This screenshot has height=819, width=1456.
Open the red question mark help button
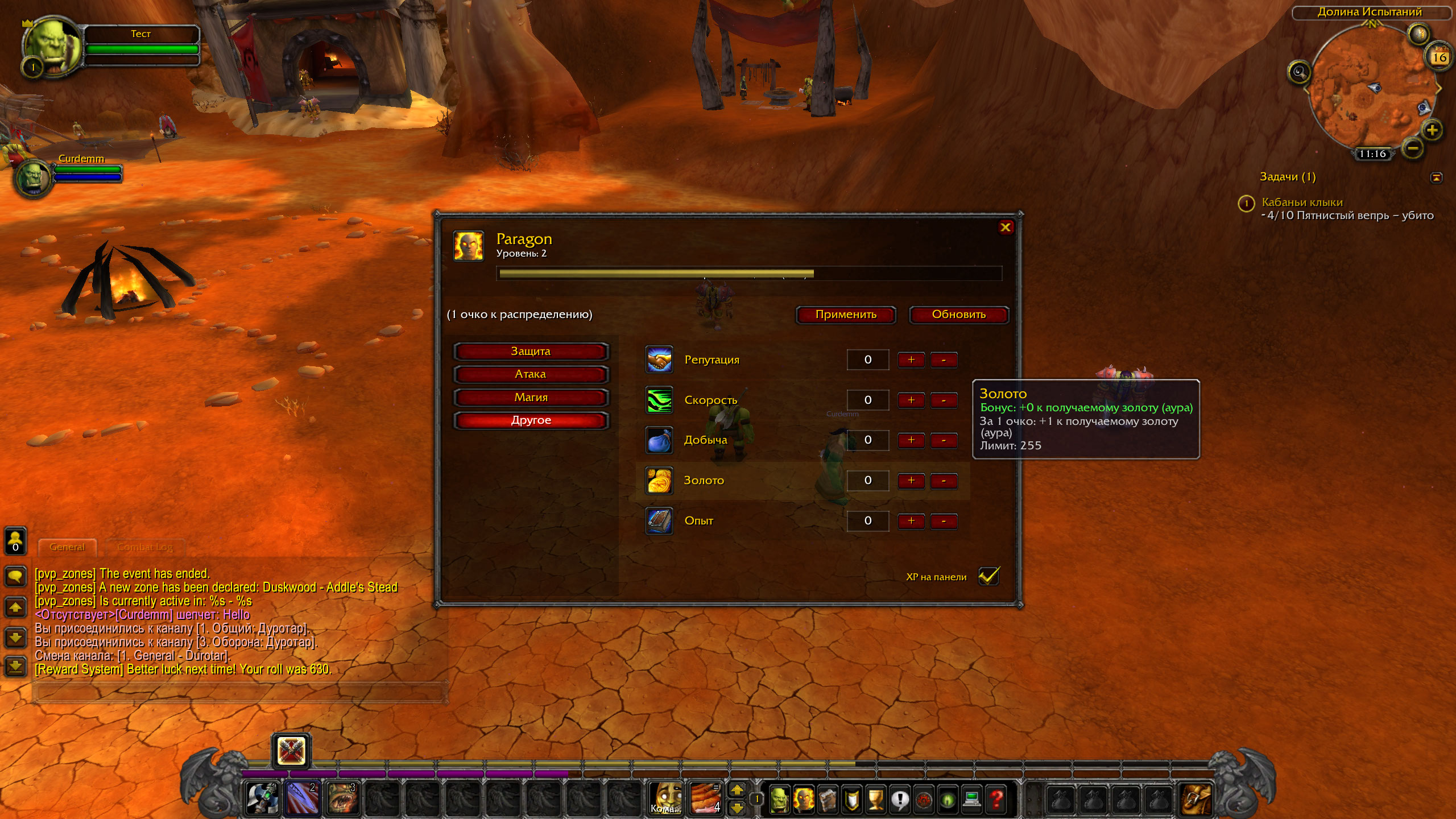(x=996, y=799)
